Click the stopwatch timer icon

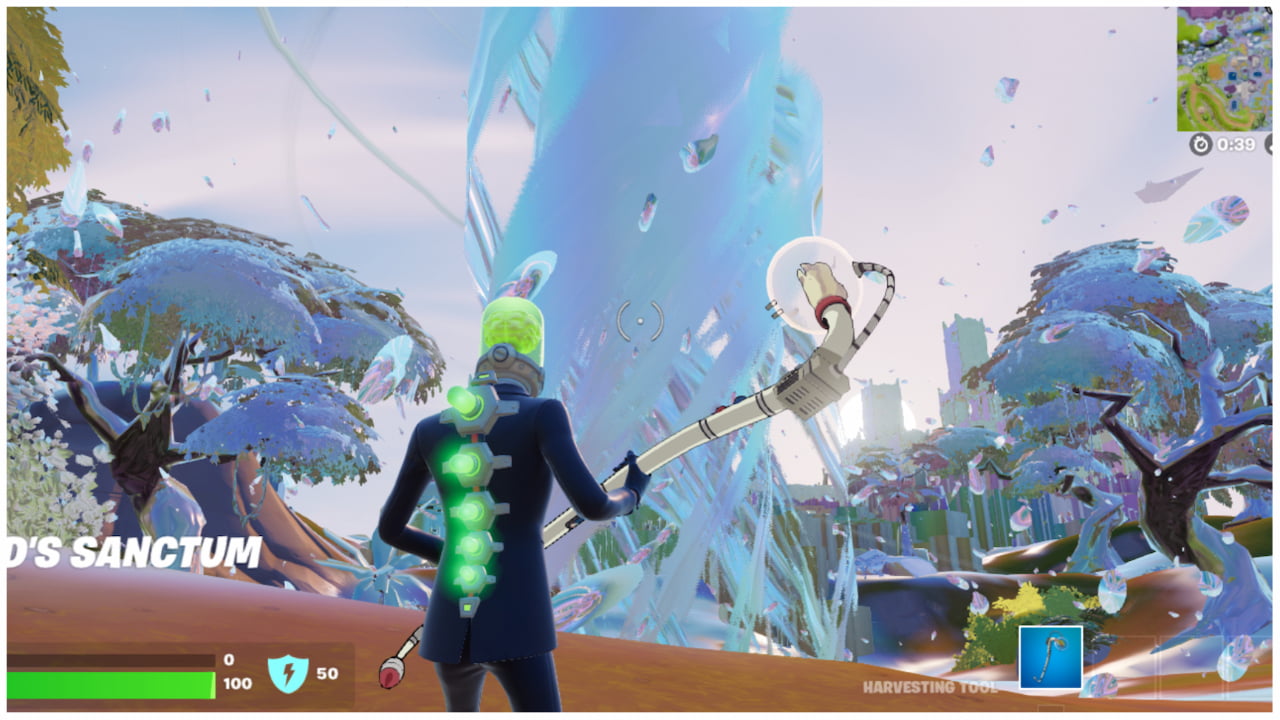pyautogui.click(x=1199, y=143)
